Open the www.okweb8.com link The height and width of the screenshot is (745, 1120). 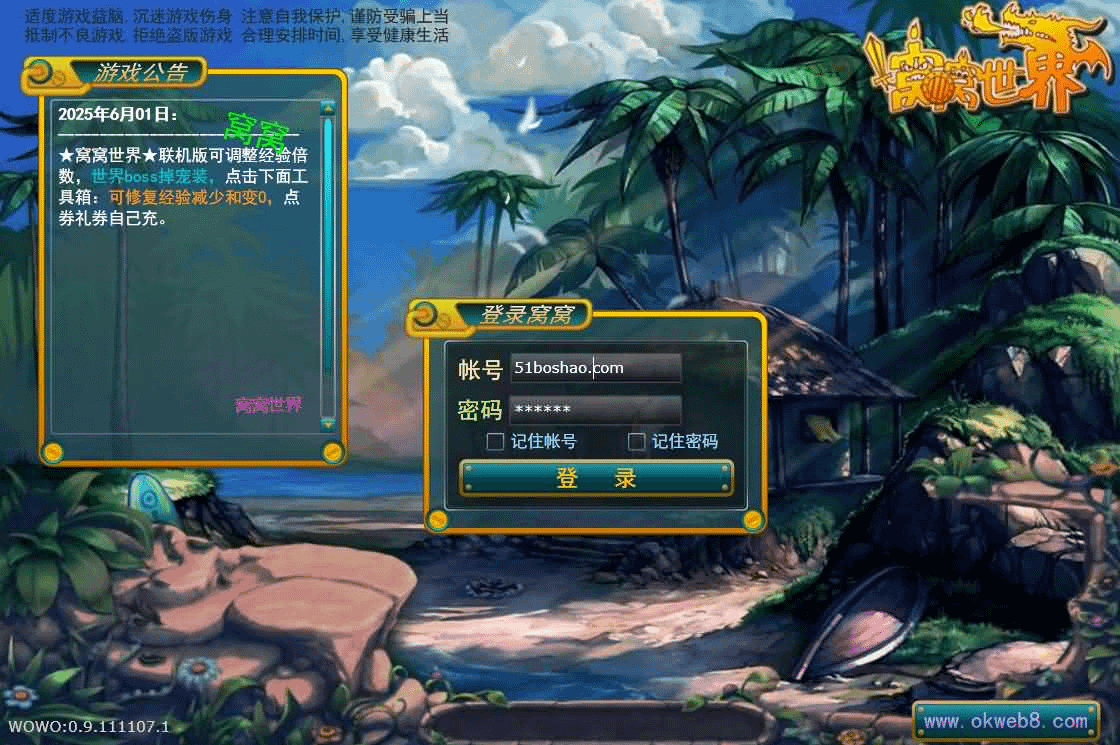tap(1005, 720)
